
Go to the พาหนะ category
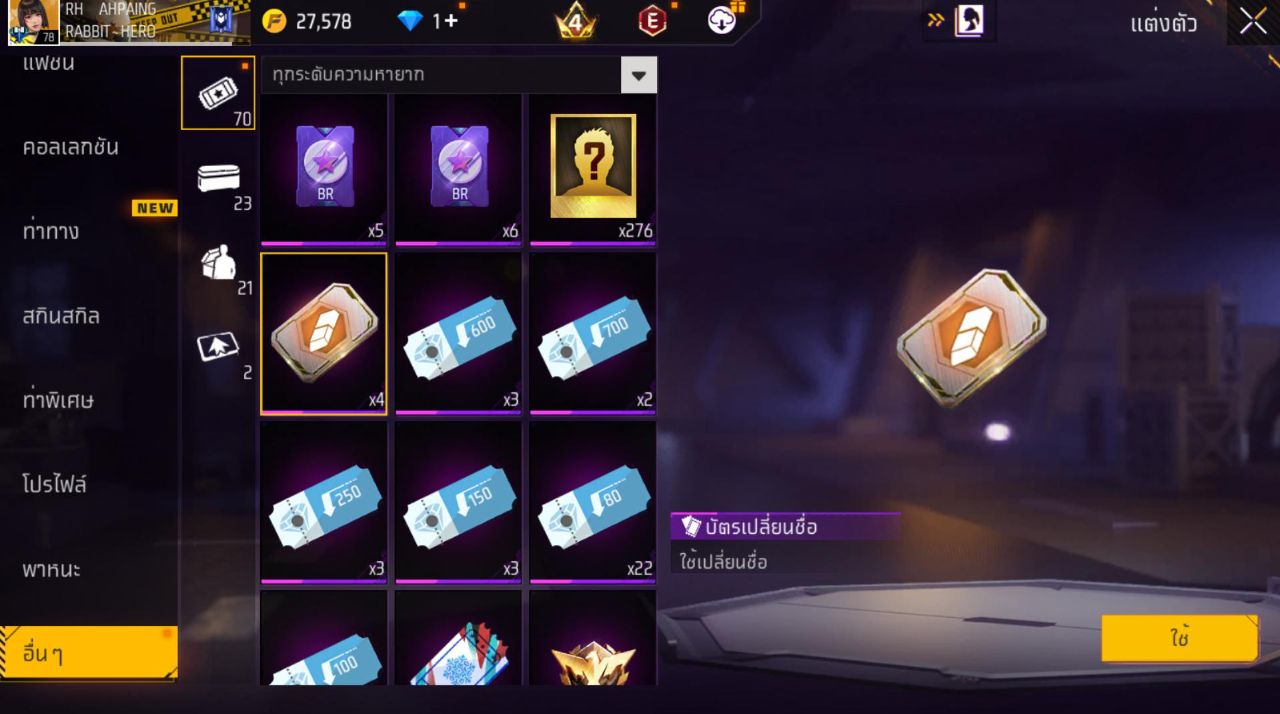point(52,570)
